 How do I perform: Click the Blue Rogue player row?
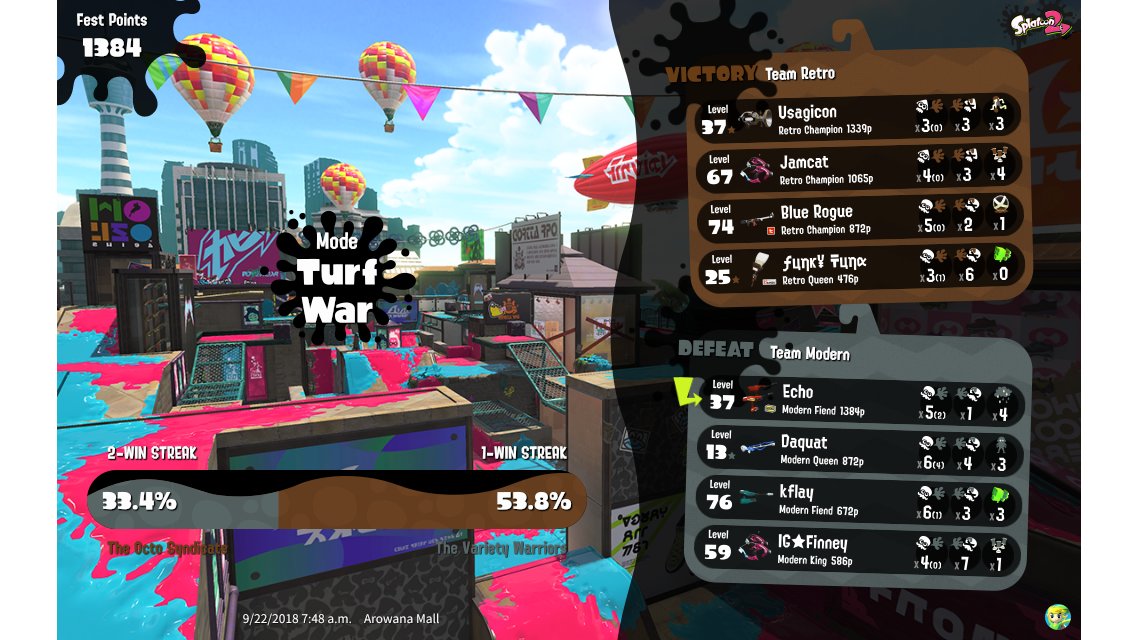click(858, 217)
